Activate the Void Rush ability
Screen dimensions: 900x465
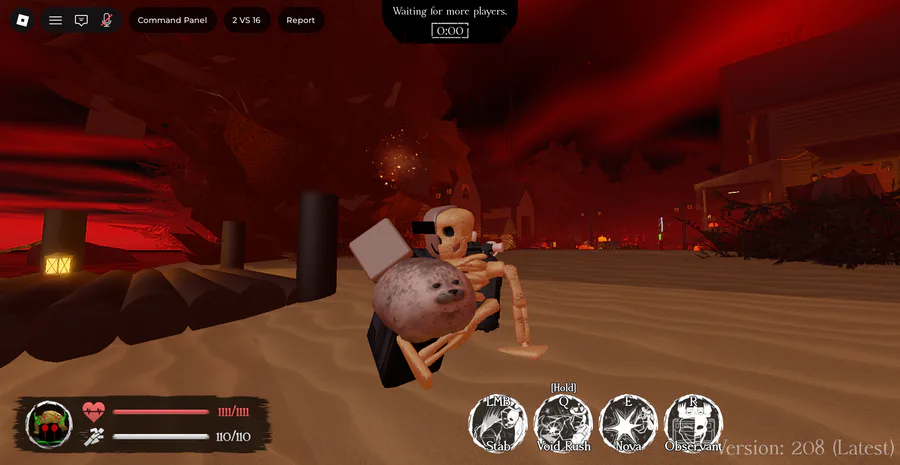(x=563, y=422)
